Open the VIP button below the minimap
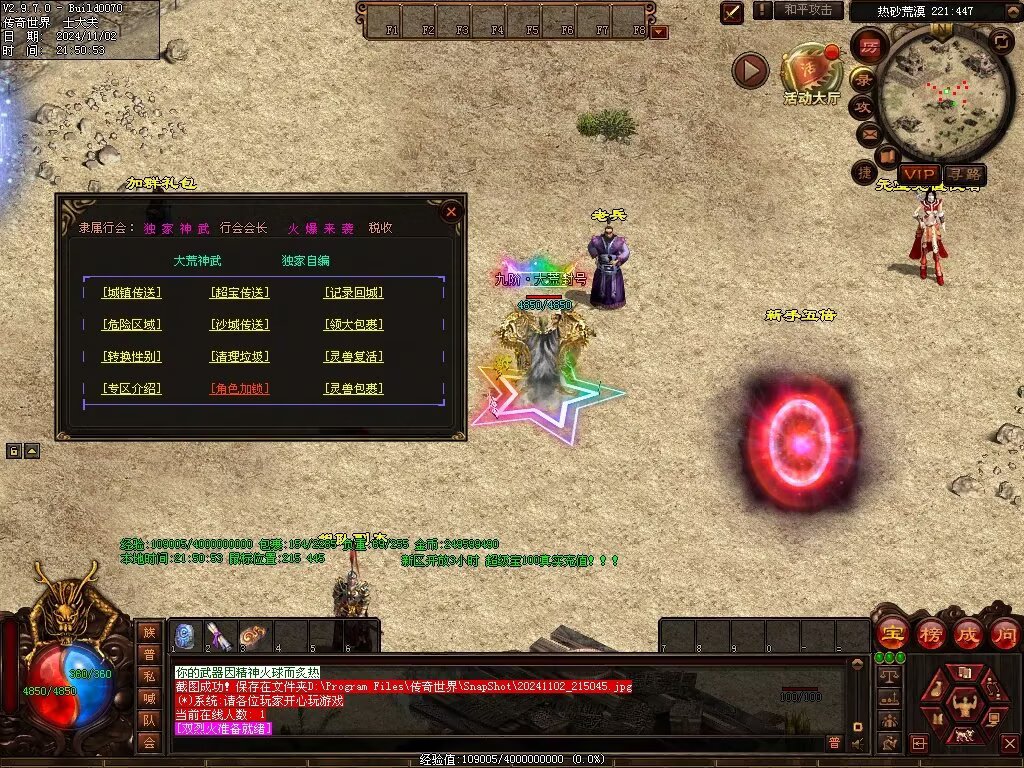The width and height of the screenshot is (1024, 768). click(918, 174)
